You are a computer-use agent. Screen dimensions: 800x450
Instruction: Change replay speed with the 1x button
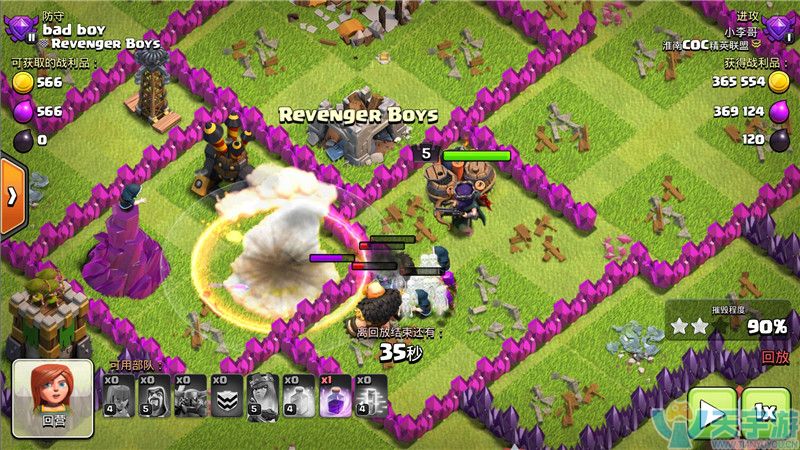click(x=765, y=413)
